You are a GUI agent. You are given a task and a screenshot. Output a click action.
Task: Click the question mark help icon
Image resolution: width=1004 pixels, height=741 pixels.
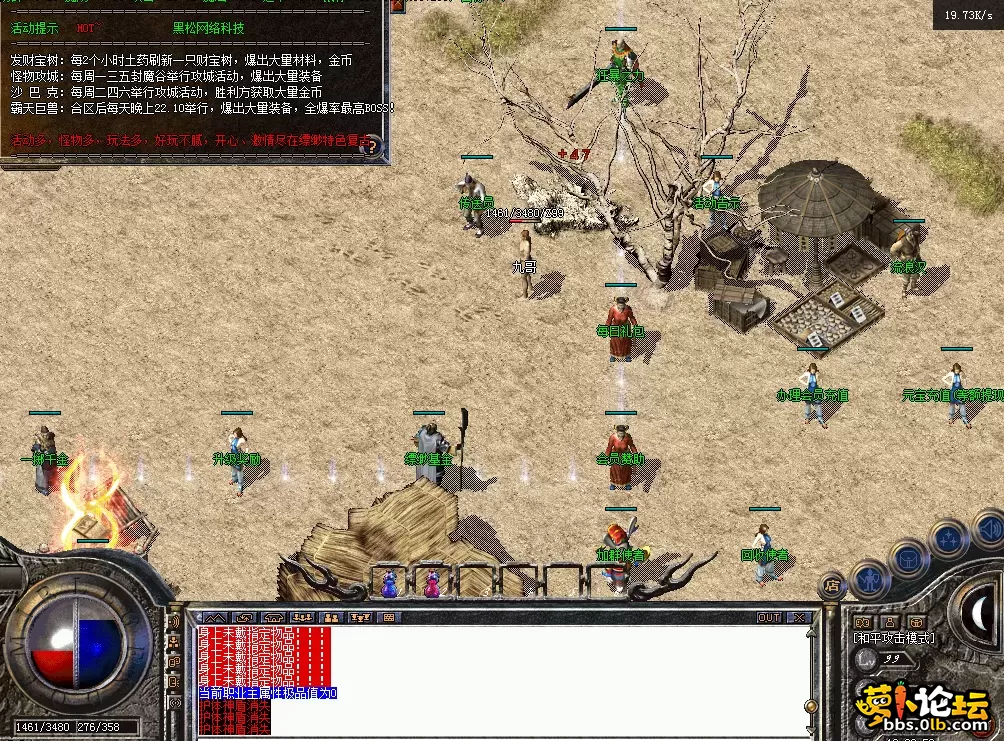(372, 147)
